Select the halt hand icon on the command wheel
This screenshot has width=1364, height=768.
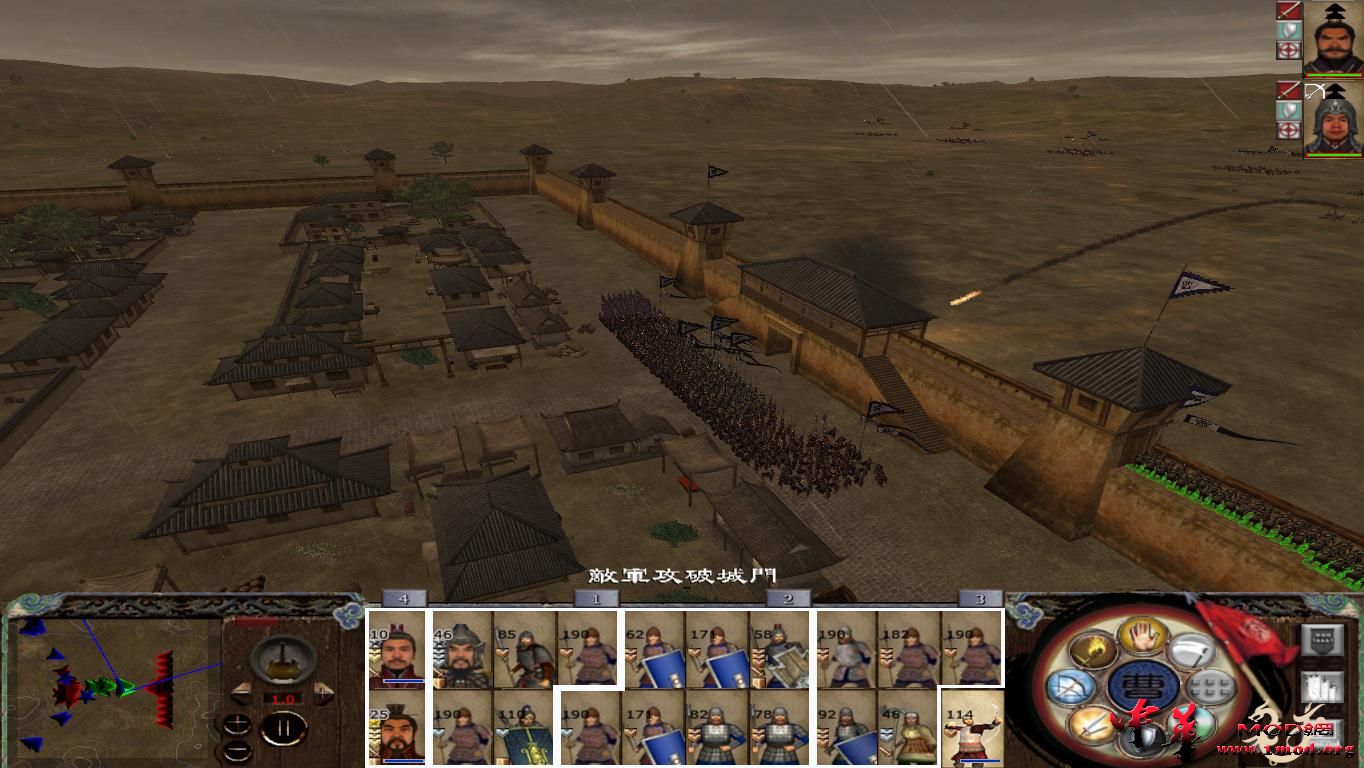coord(1140,637)
